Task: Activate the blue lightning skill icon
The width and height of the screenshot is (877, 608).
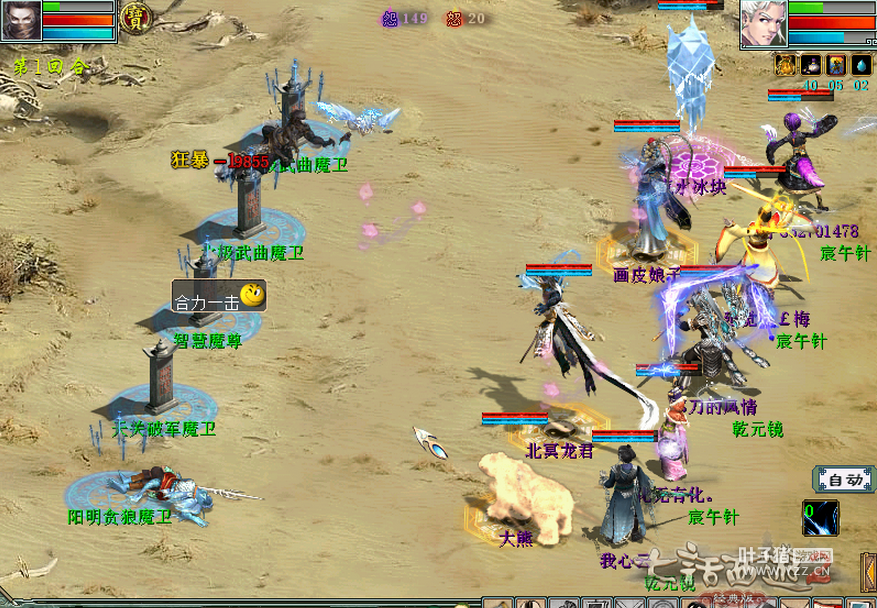Action: (821, 516)
